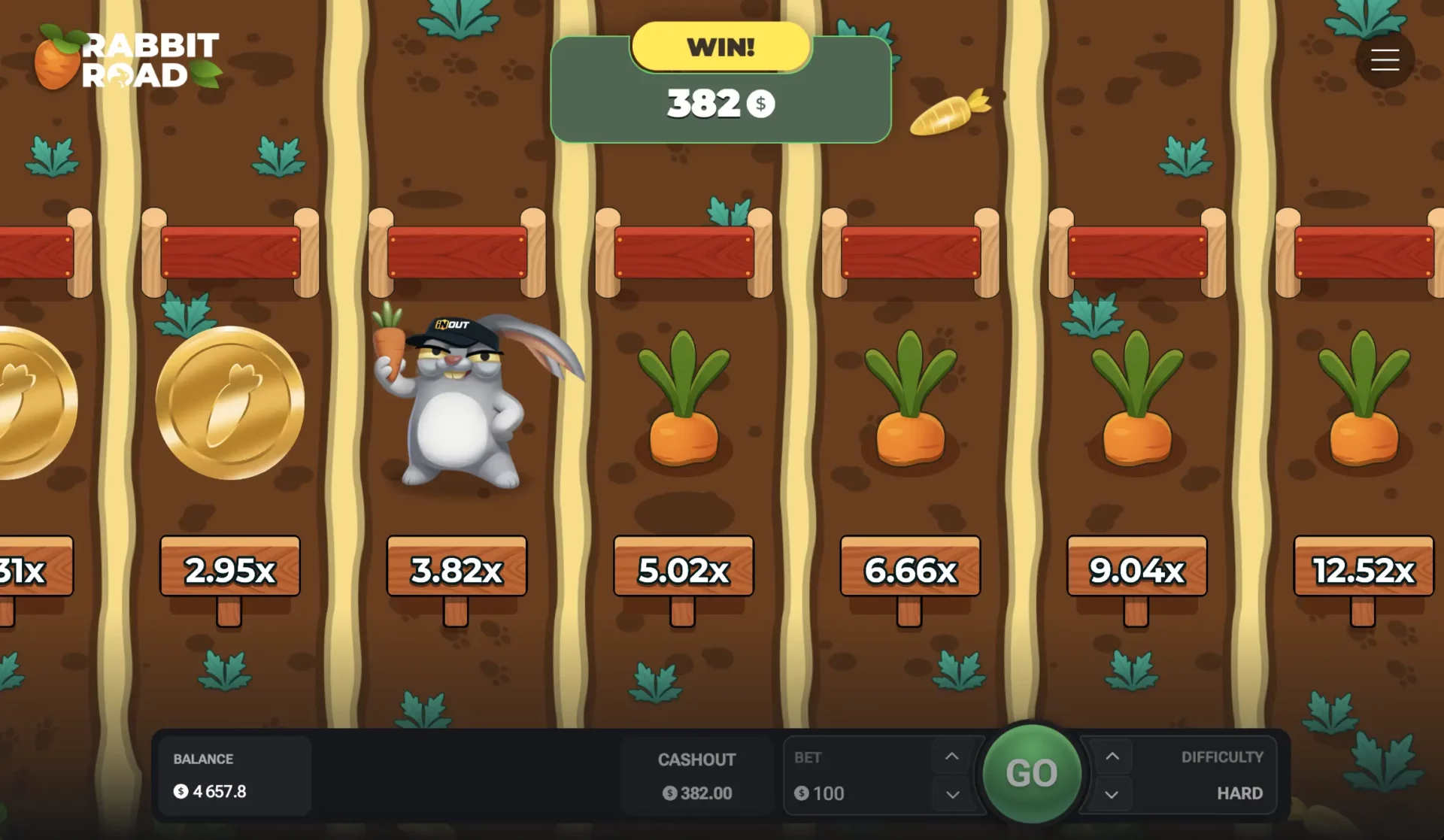
Task: Lower the difficulty from HARD
Action: tap(1112, 793)
